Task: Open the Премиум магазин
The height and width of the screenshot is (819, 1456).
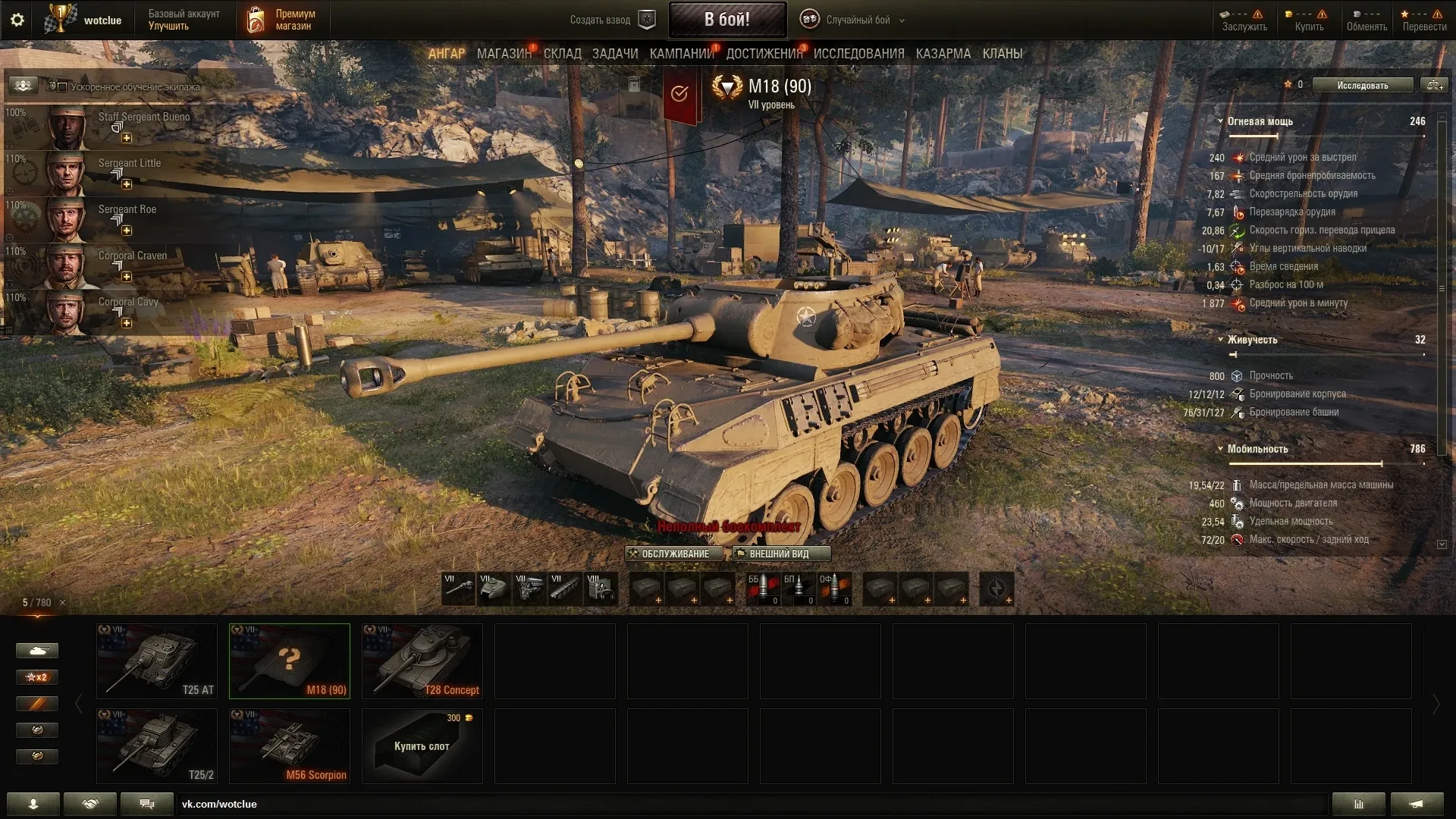Action: click(279, 20)
